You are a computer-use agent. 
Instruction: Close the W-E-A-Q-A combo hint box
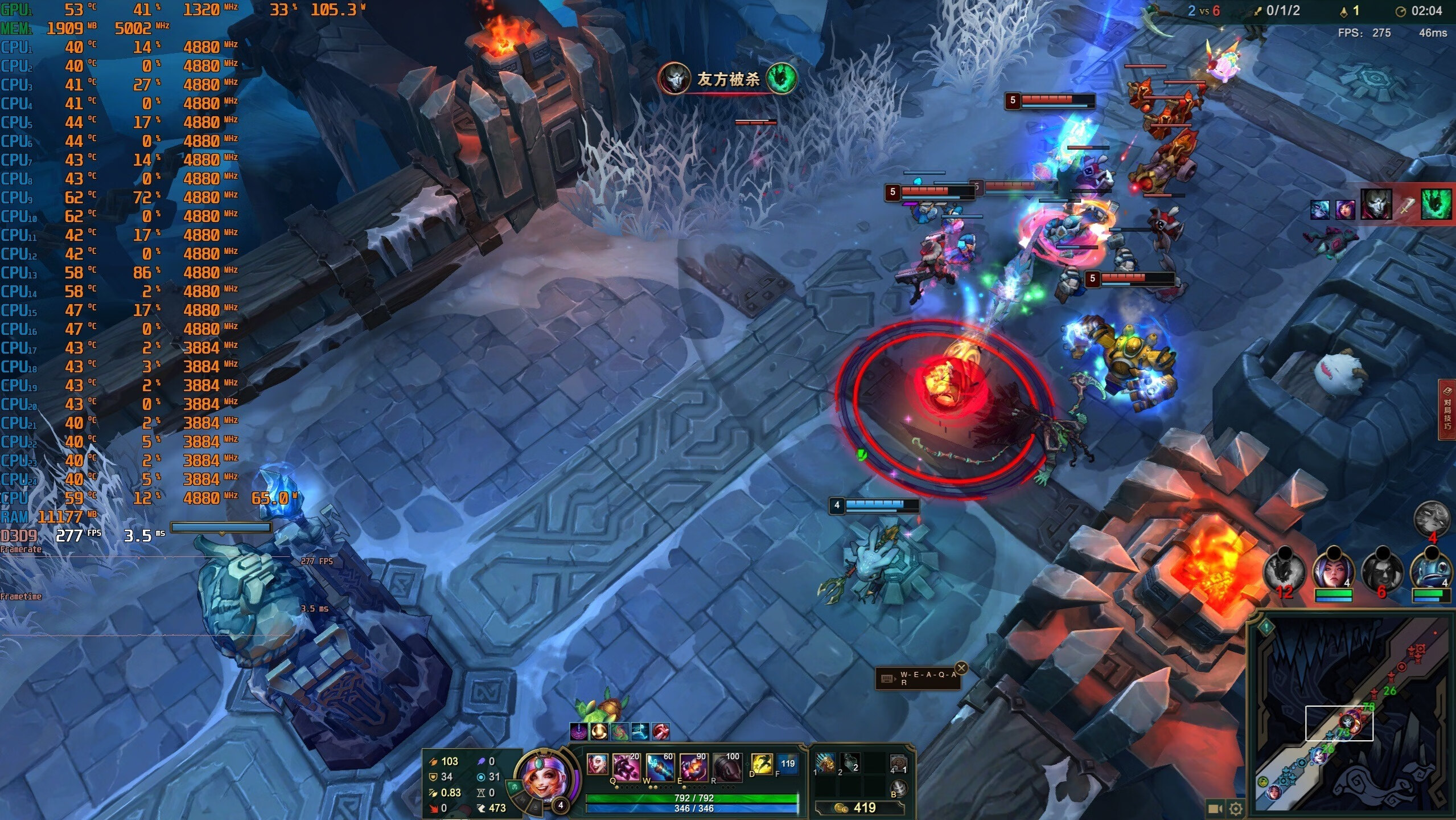point(961,668)
